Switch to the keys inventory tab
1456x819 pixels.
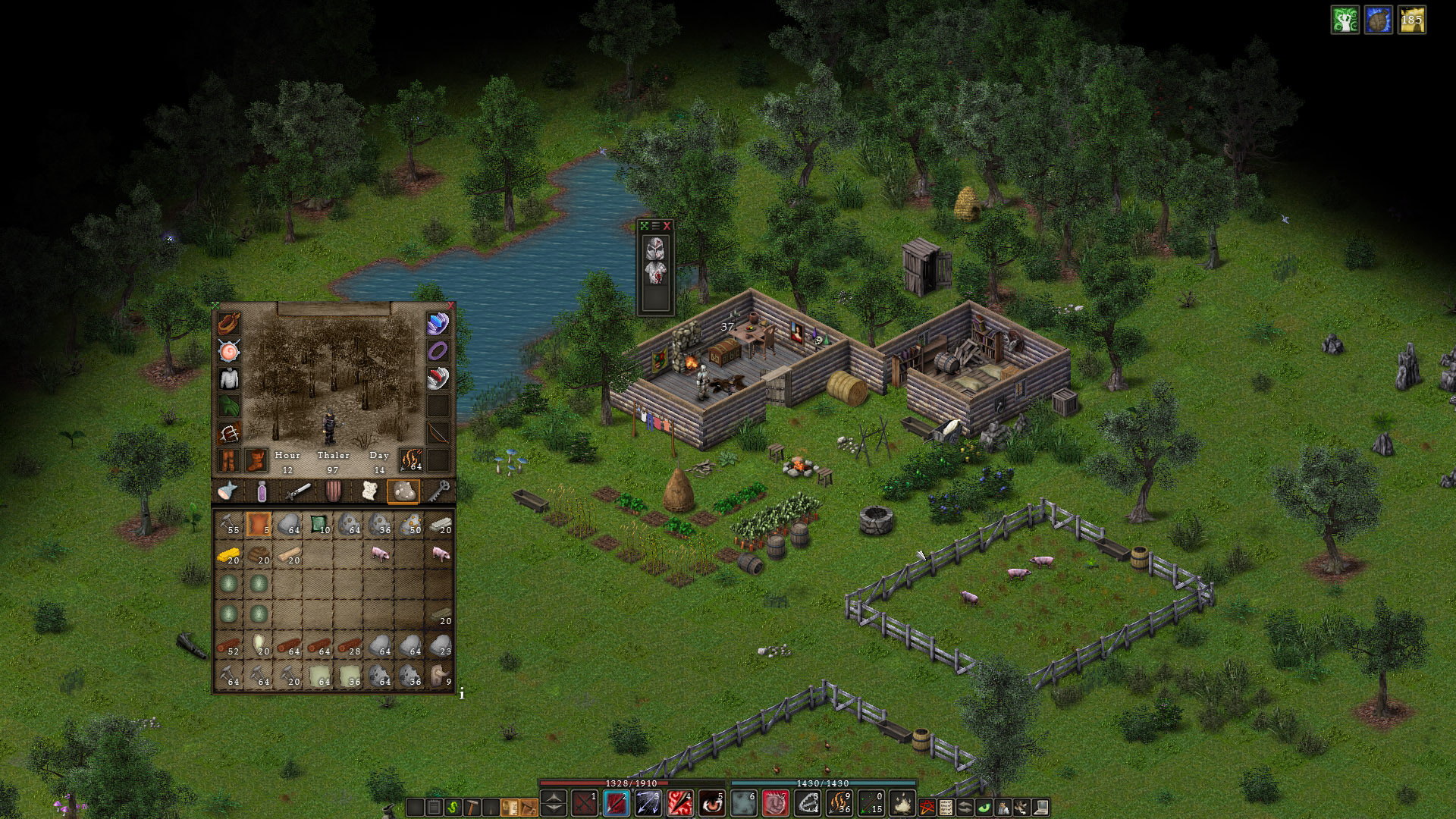(439, 491)
